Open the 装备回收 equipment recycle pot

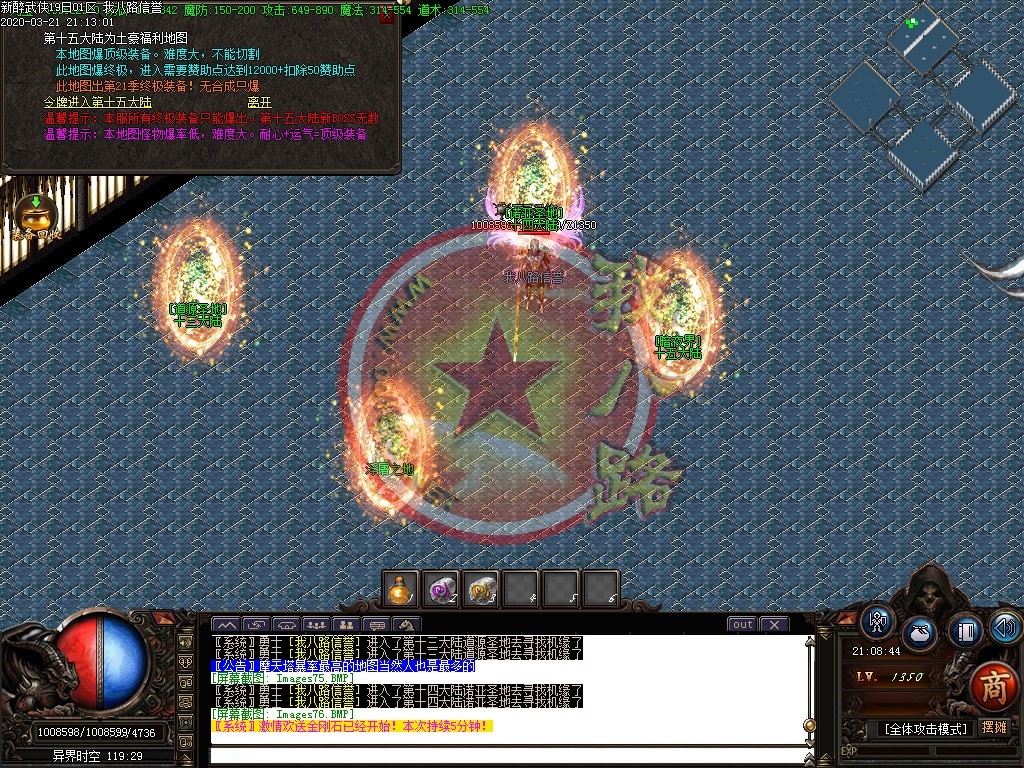(36, 214)
